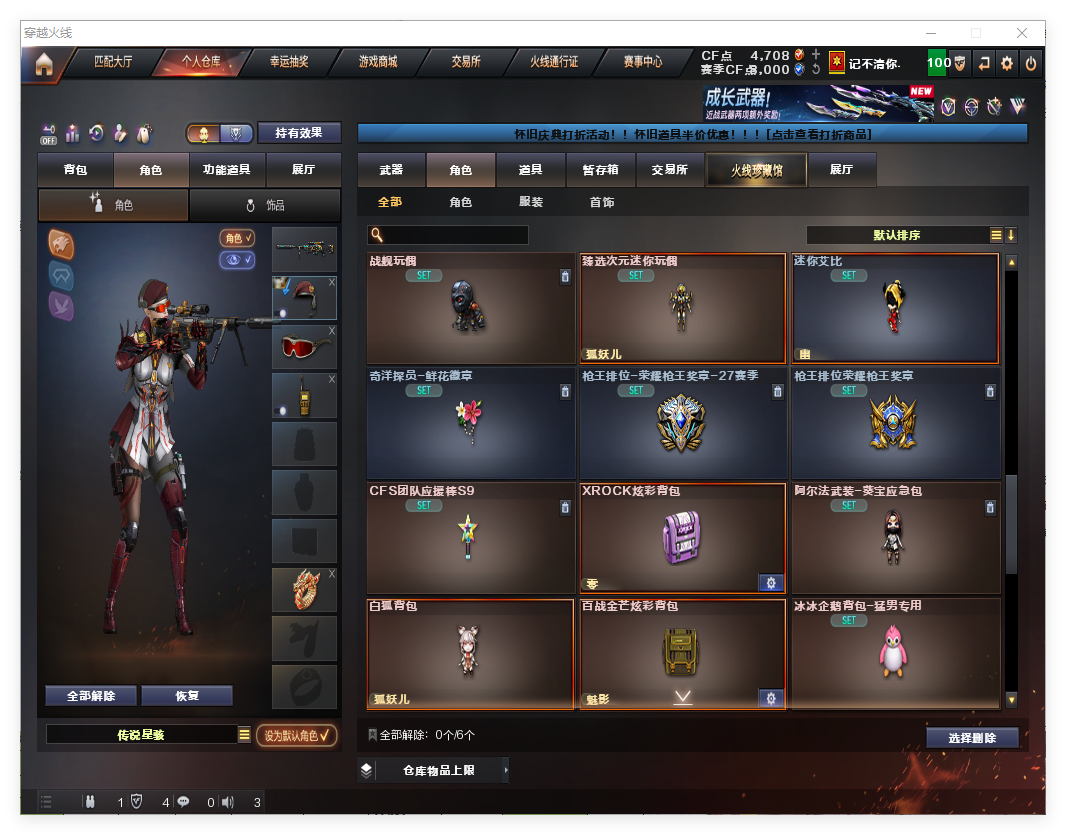Open the 暂存箱 temporary storage tab
The image size is (1066, 835).
click(600, 170)
